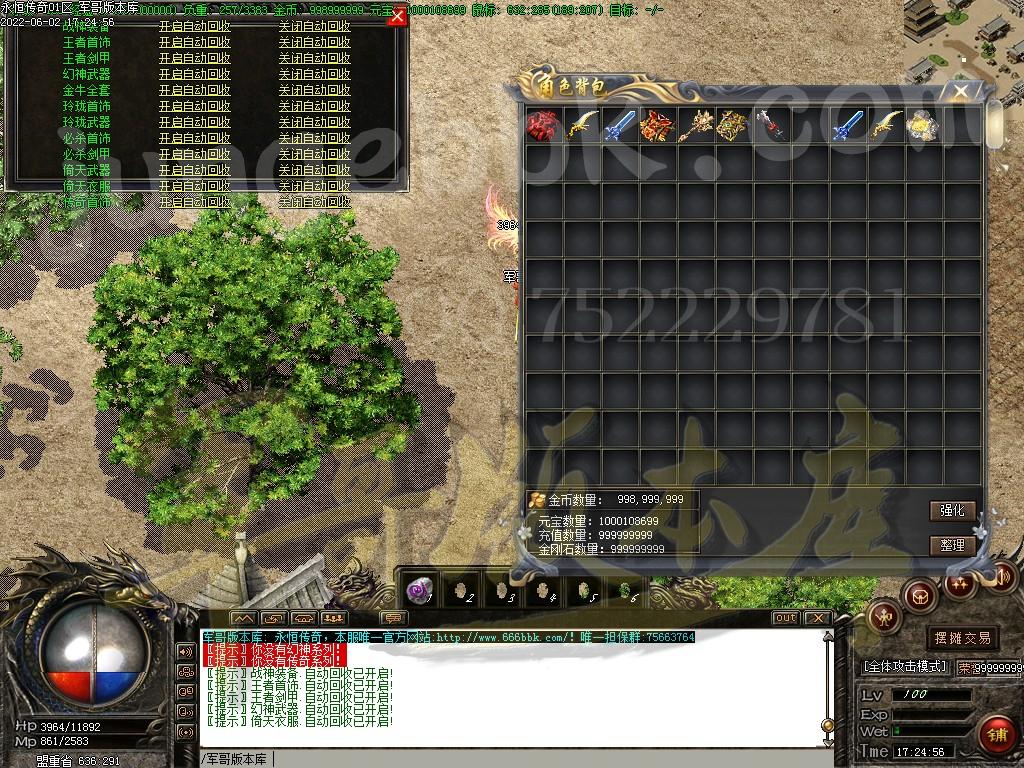Close the 角色背包 inventory window
This screenshot has height=768, width=1024.
[961, 92]
